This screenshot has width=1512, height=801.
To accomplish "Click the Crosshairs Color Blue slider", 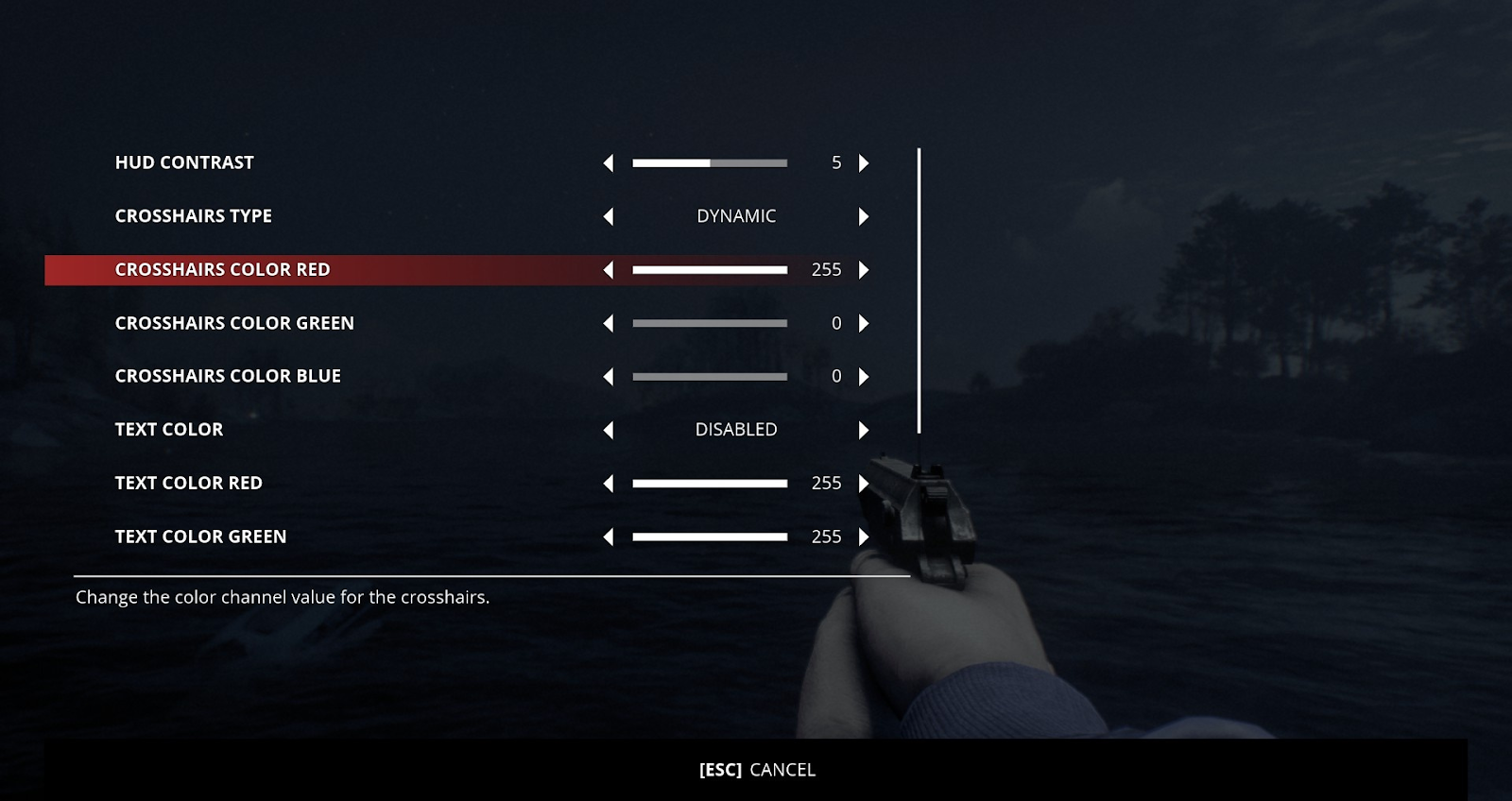I will tap(710, 377).
